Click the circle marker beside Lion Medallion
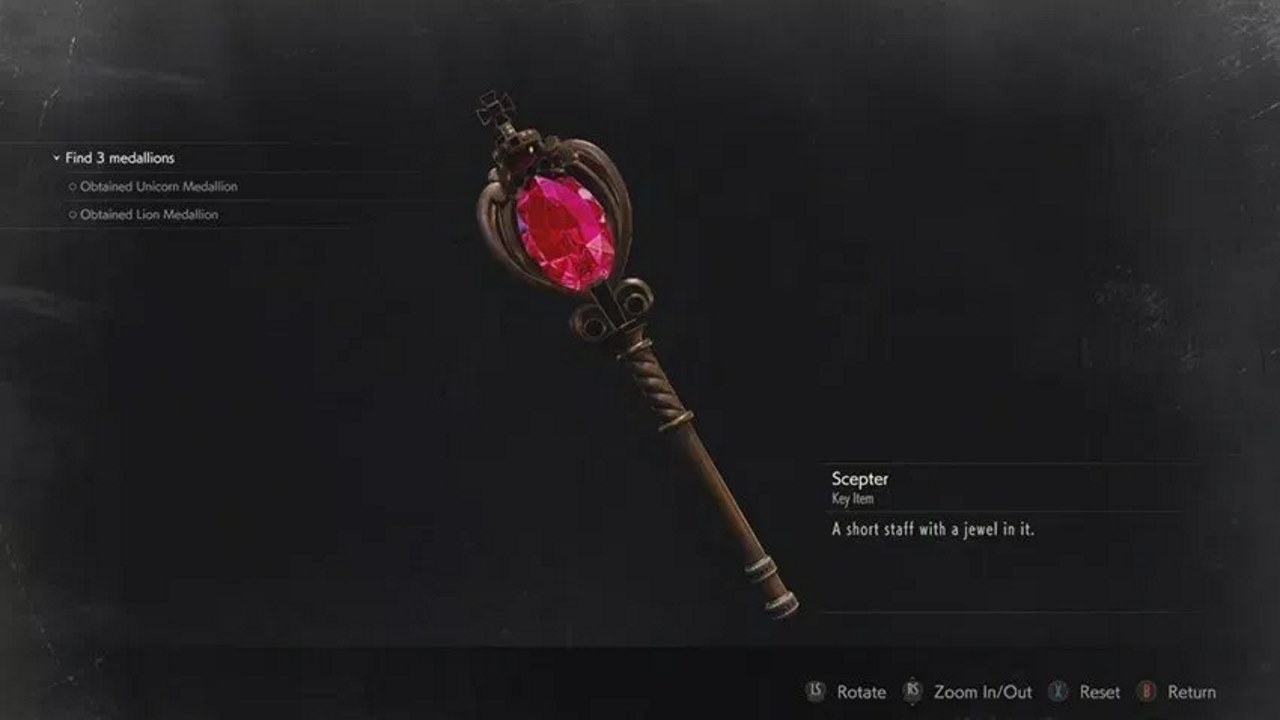Image resolution: width=1280 pixels, height=720 pixels. point(74,213)
